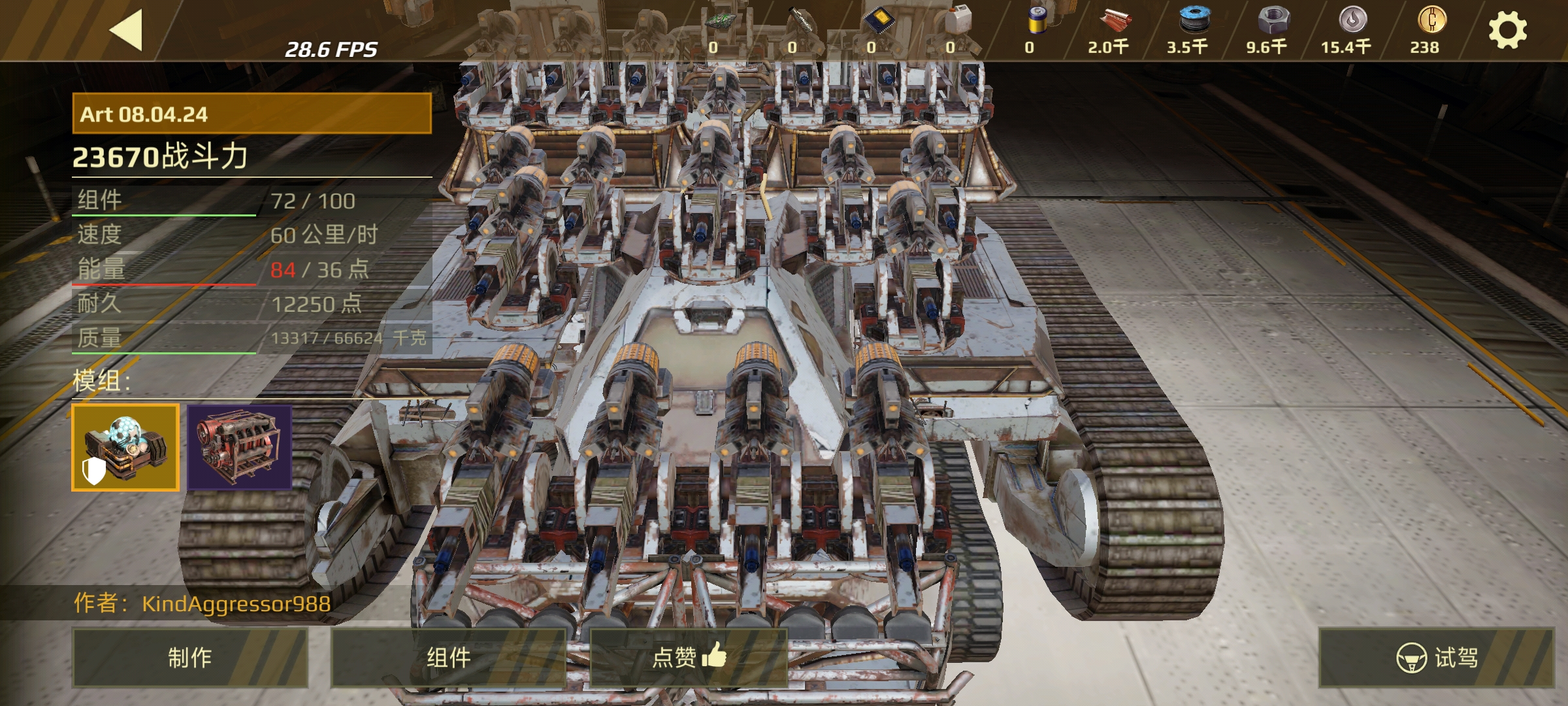Open the 组件 parts button
This screenshot has width=1568, height=706.
pos(448,657)
